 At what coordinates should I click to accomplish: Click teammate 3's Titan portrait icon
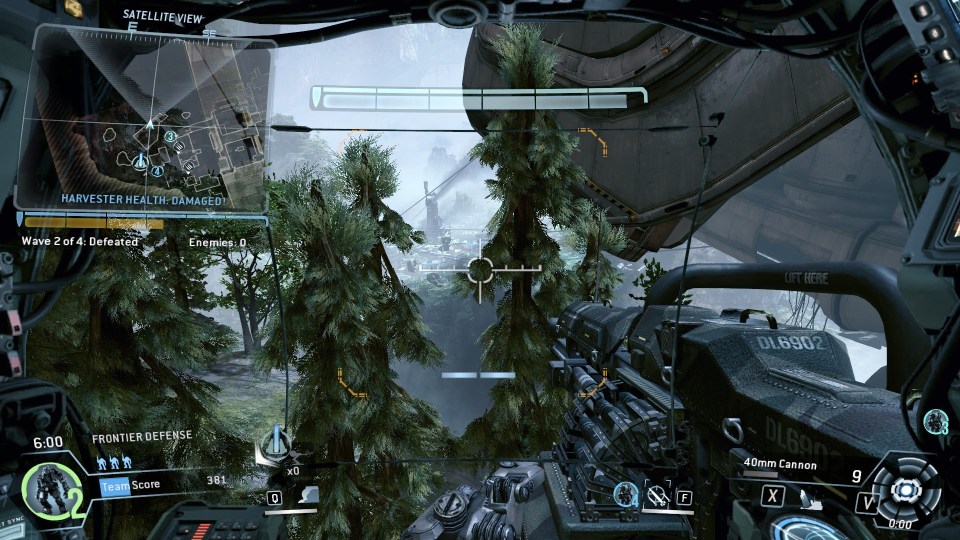click(x=936, y=420)
